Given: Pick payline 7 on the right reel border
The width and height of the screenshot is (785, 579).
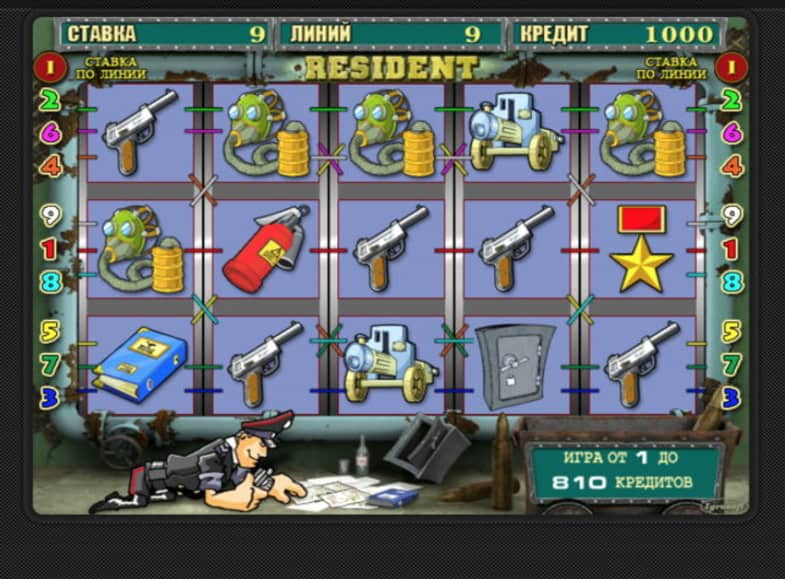Looking at the screenshot, I should tap(732, 364).
